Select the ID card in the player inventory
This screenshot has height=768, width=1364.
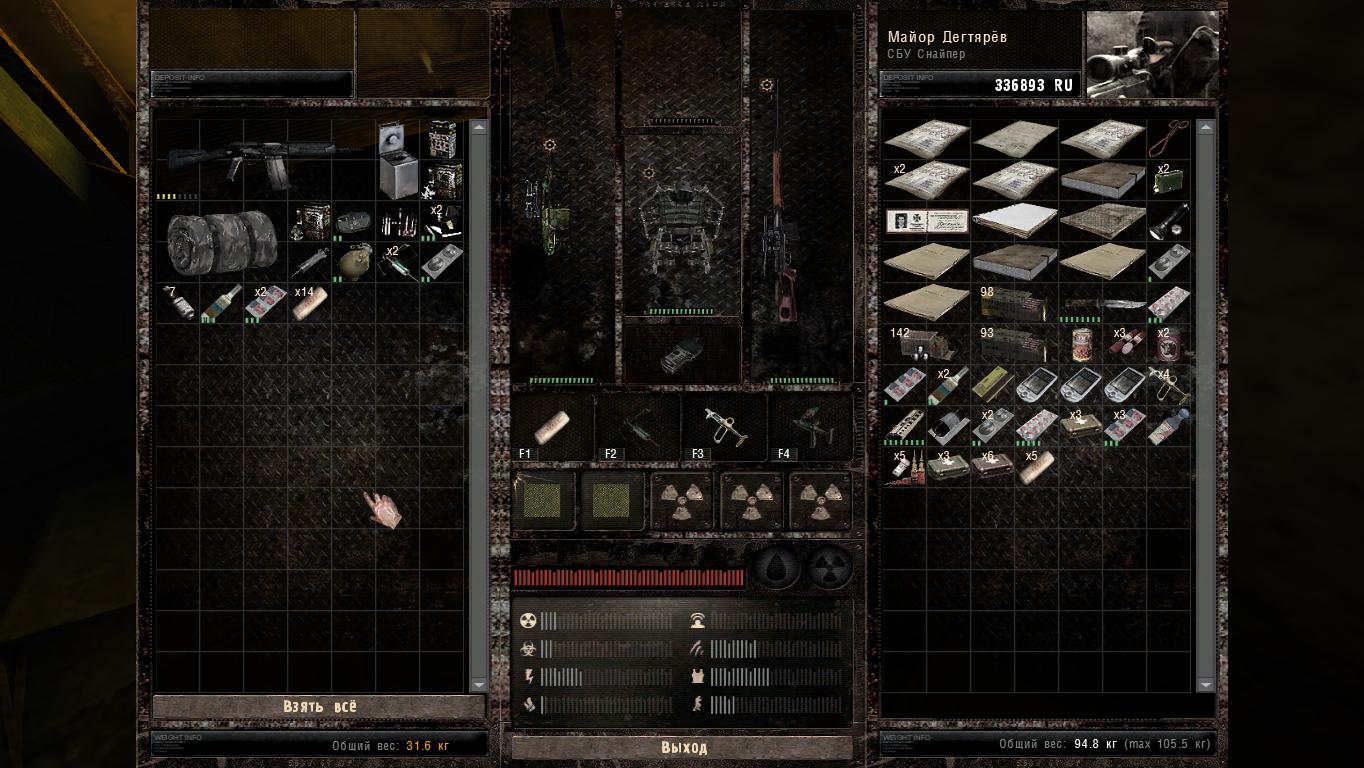pyautogui.click(x=927, y=221)
